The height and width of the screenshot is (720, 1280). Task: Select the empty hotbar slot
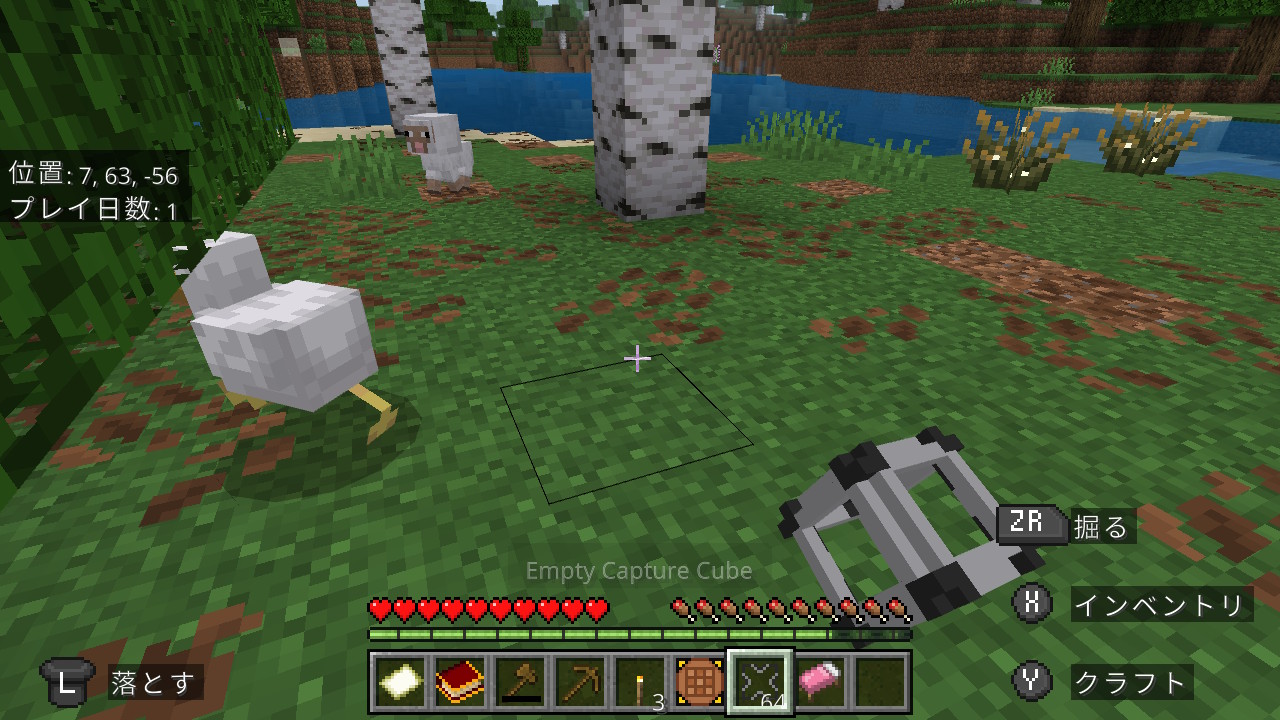881,683
